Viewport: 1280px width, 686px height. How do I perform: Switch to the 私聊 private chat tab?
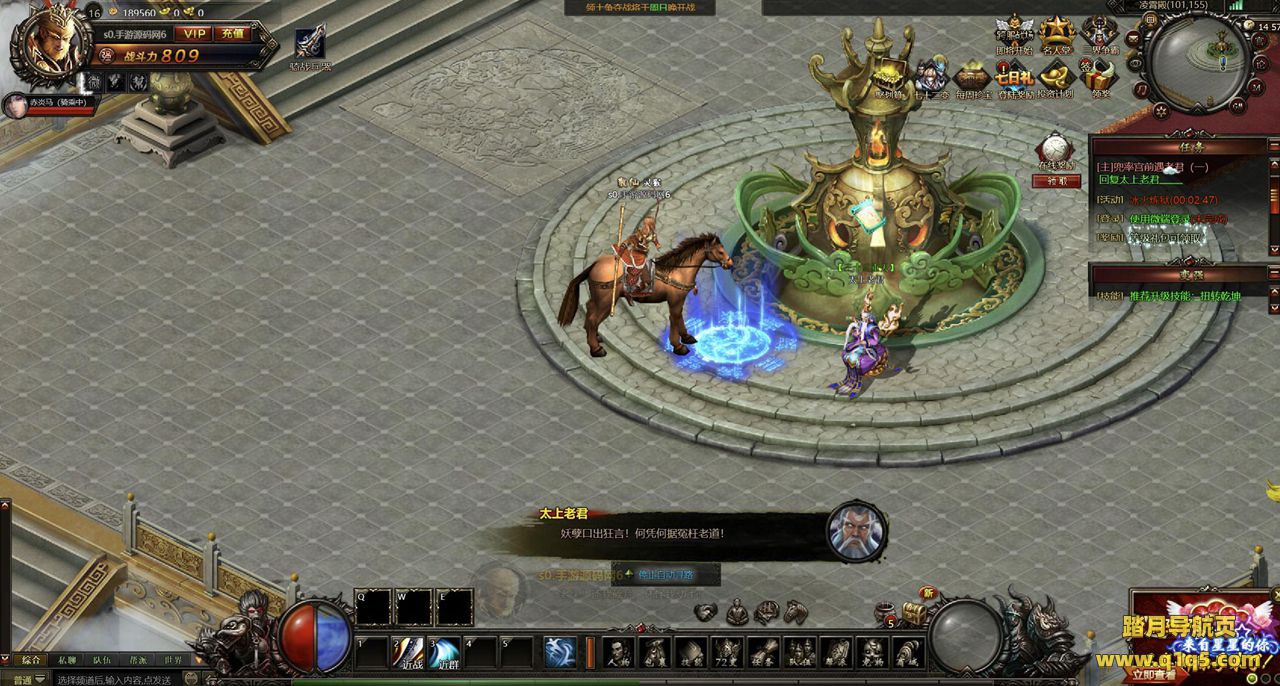pyautogui.click(x=66, y=660)
